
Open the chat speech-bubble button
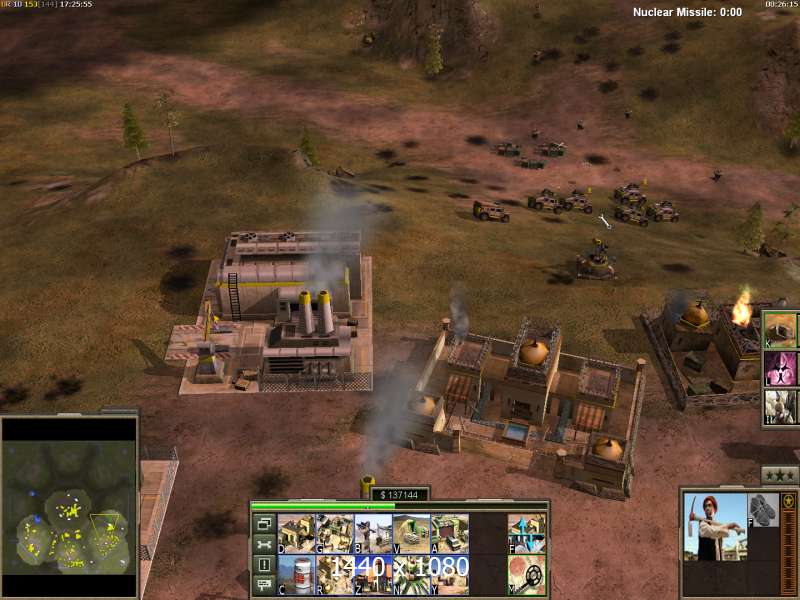(x=264, y=586)
